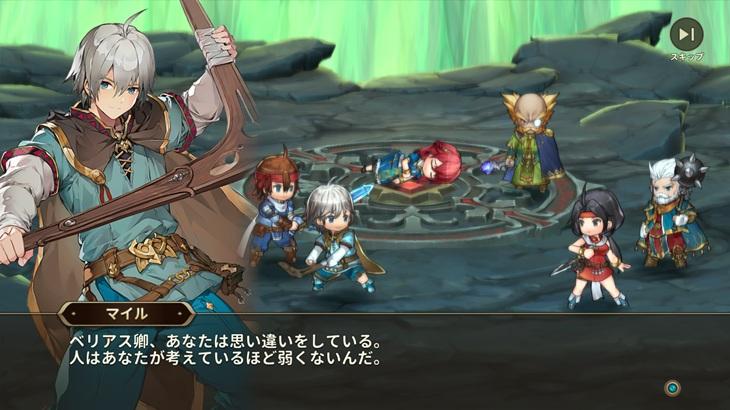
Task: Advance the dialogue using the round indicator
Action: click(673, 387)
